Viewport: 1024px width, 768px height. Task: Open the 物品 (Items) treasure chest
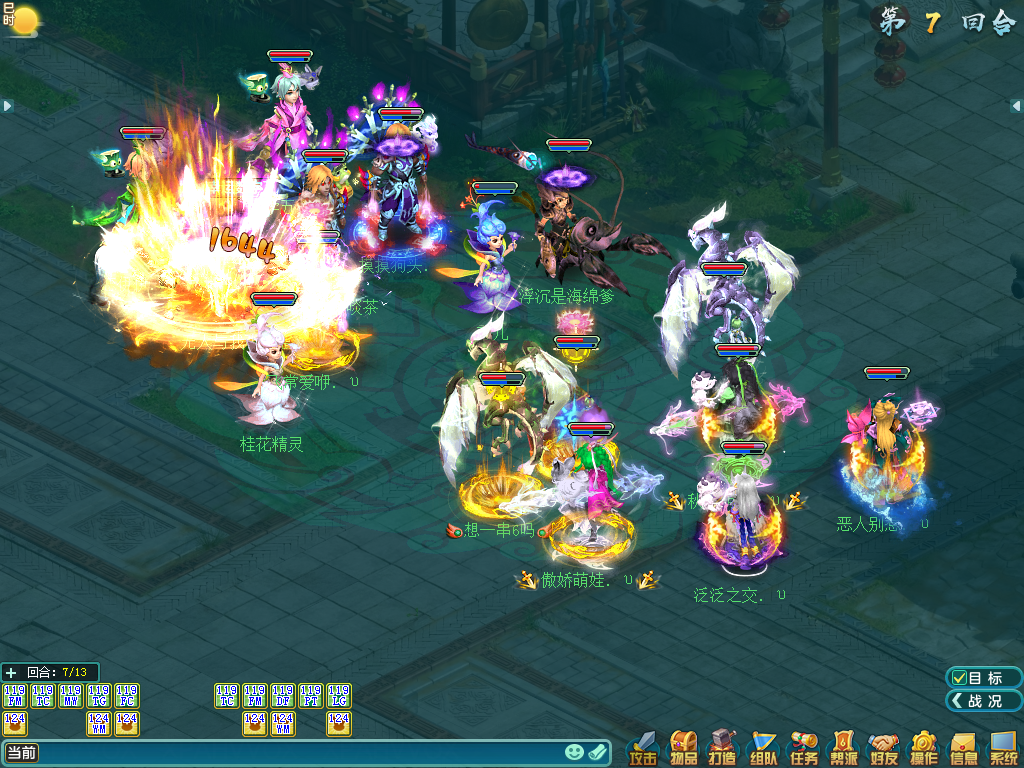[x=684, y=748]
